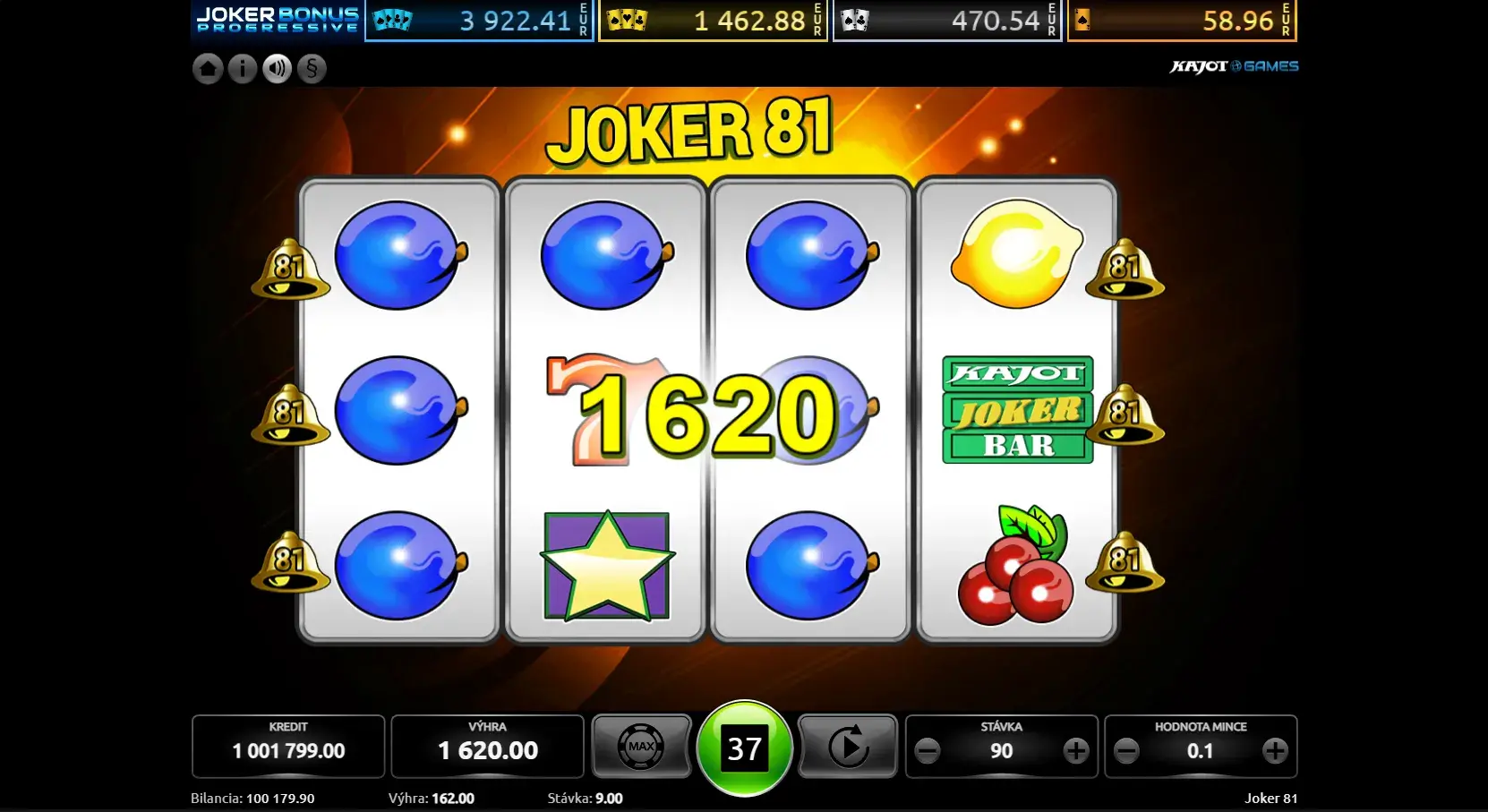Toggle the sound speaker button
The width and height of the screenshot is (1488, 812).
[x=278, y=69]
